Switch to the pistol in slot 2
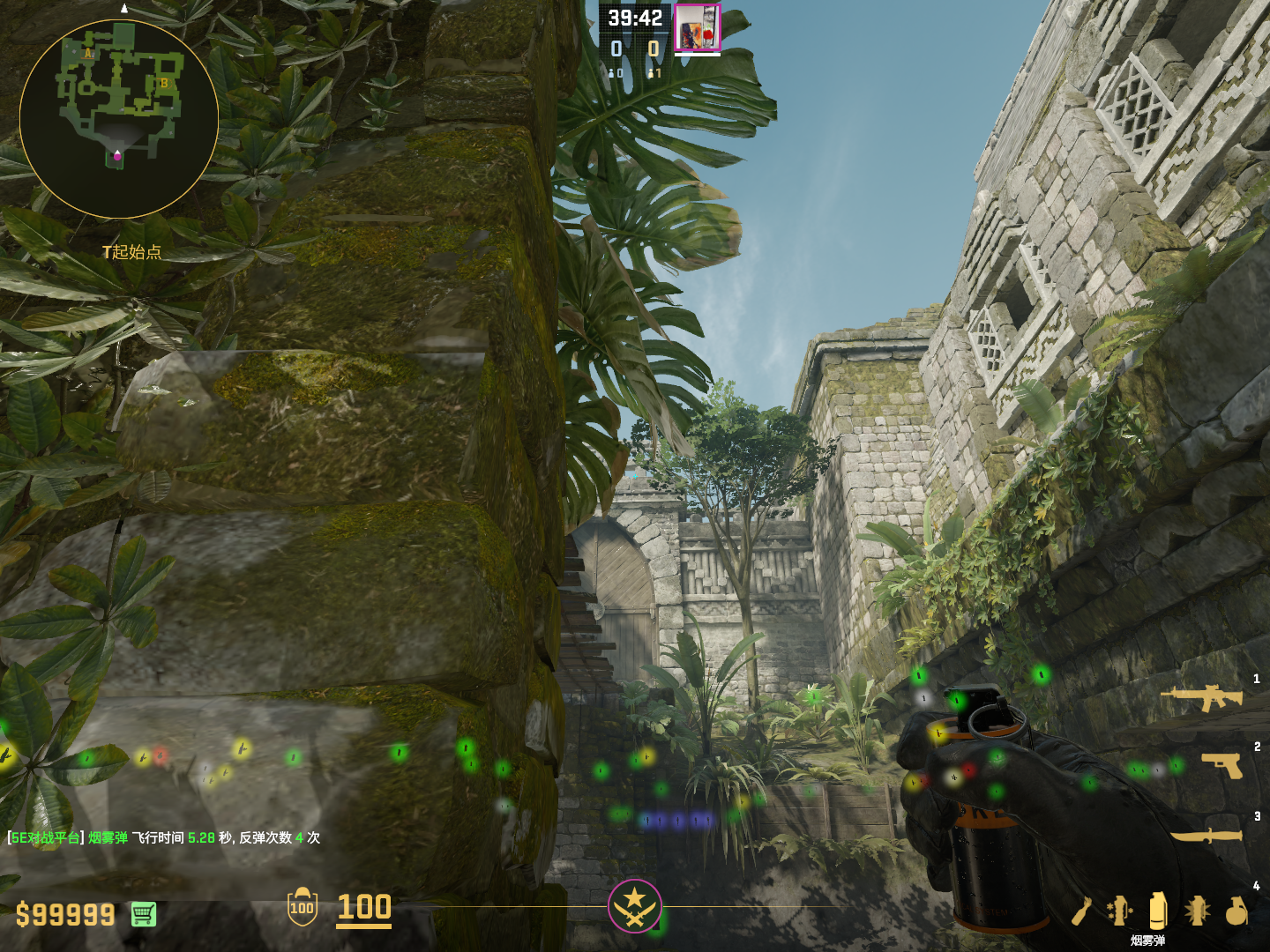Viewport: 1270px width, 952px height. tap(1222, 764)
